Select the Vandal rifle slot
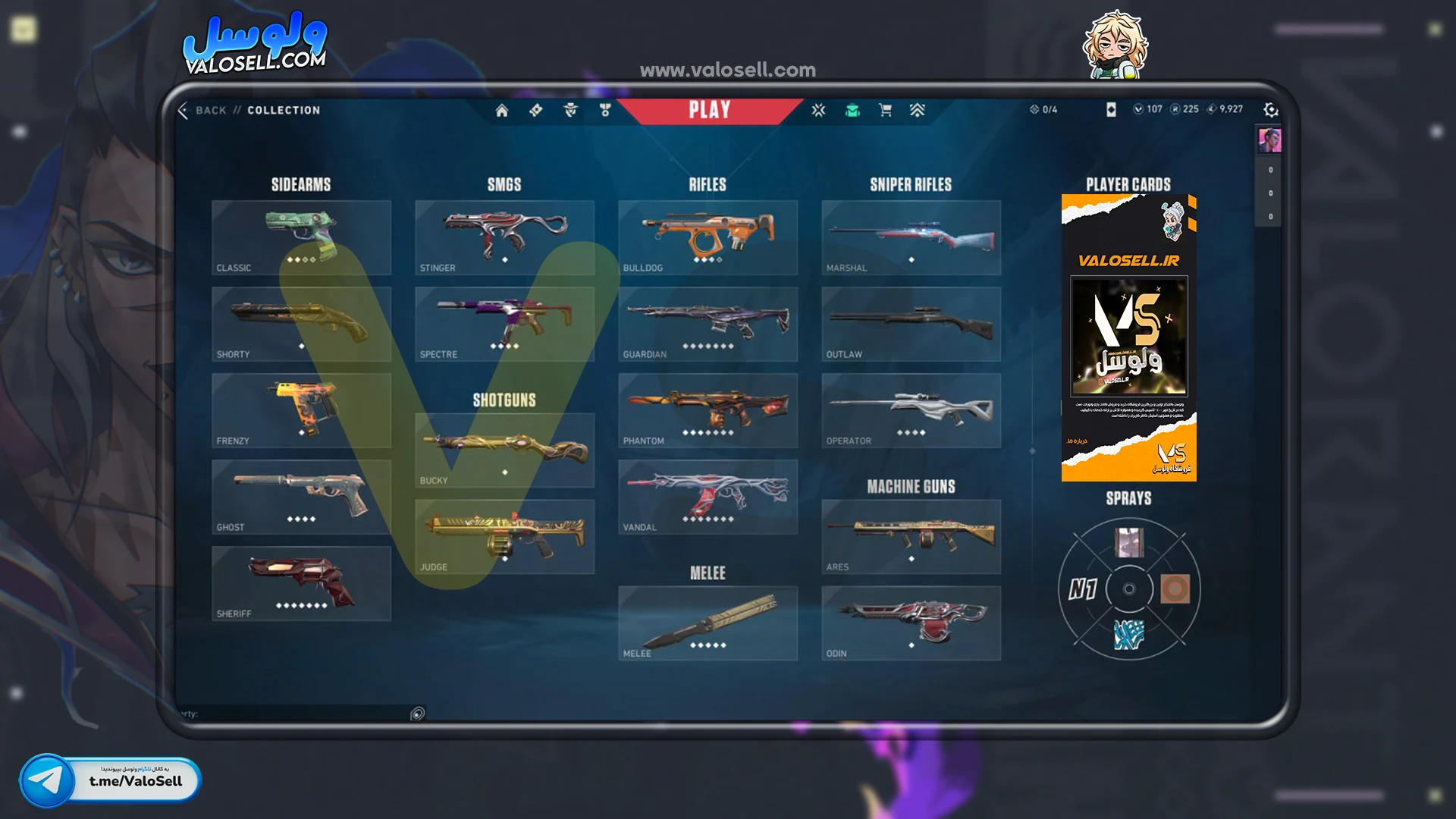1456x819 pixels. pos(708,497)
